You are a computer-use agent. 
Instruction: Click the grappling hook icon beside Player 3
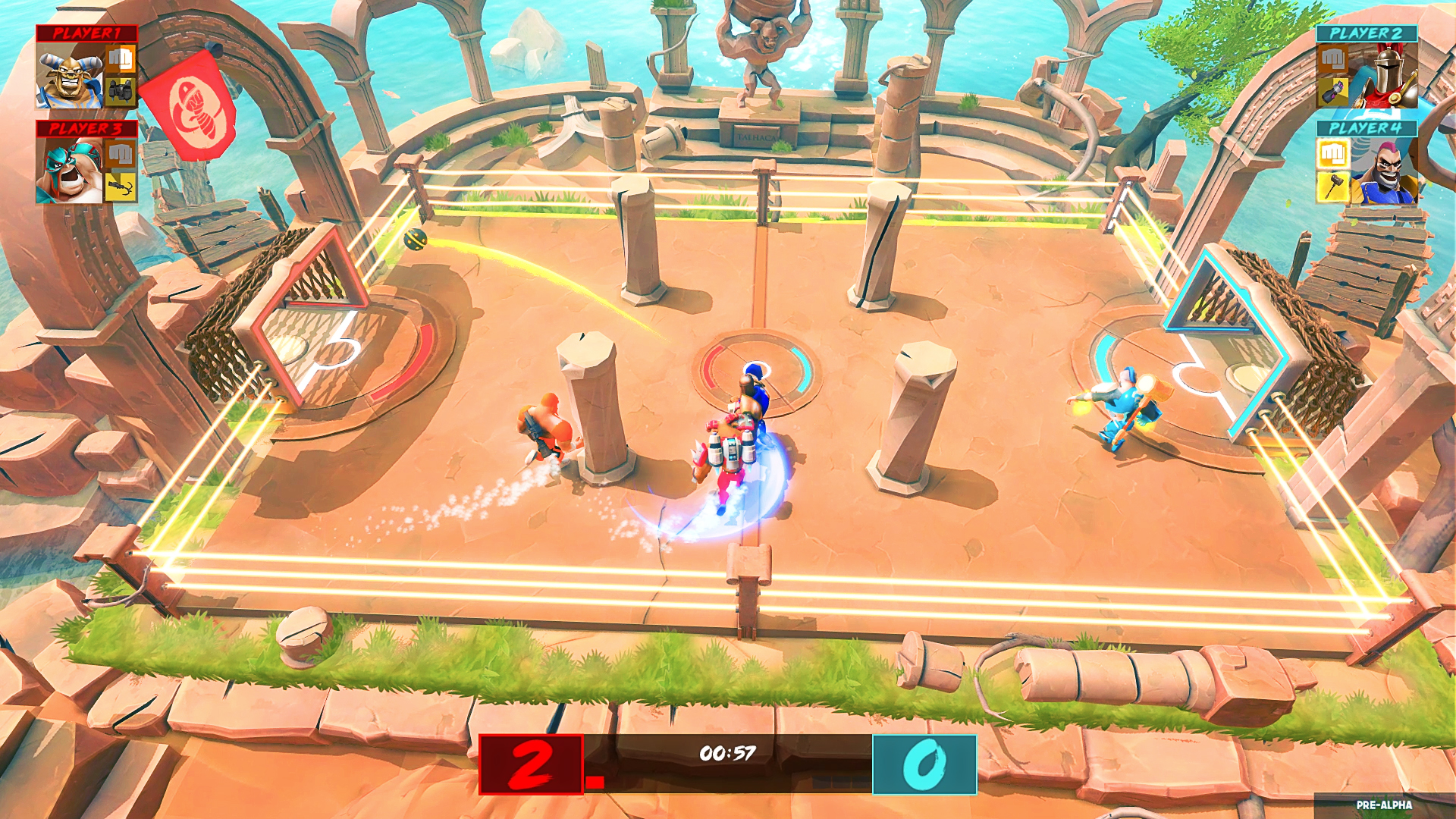pyautogui.click(x=121, y=185)
